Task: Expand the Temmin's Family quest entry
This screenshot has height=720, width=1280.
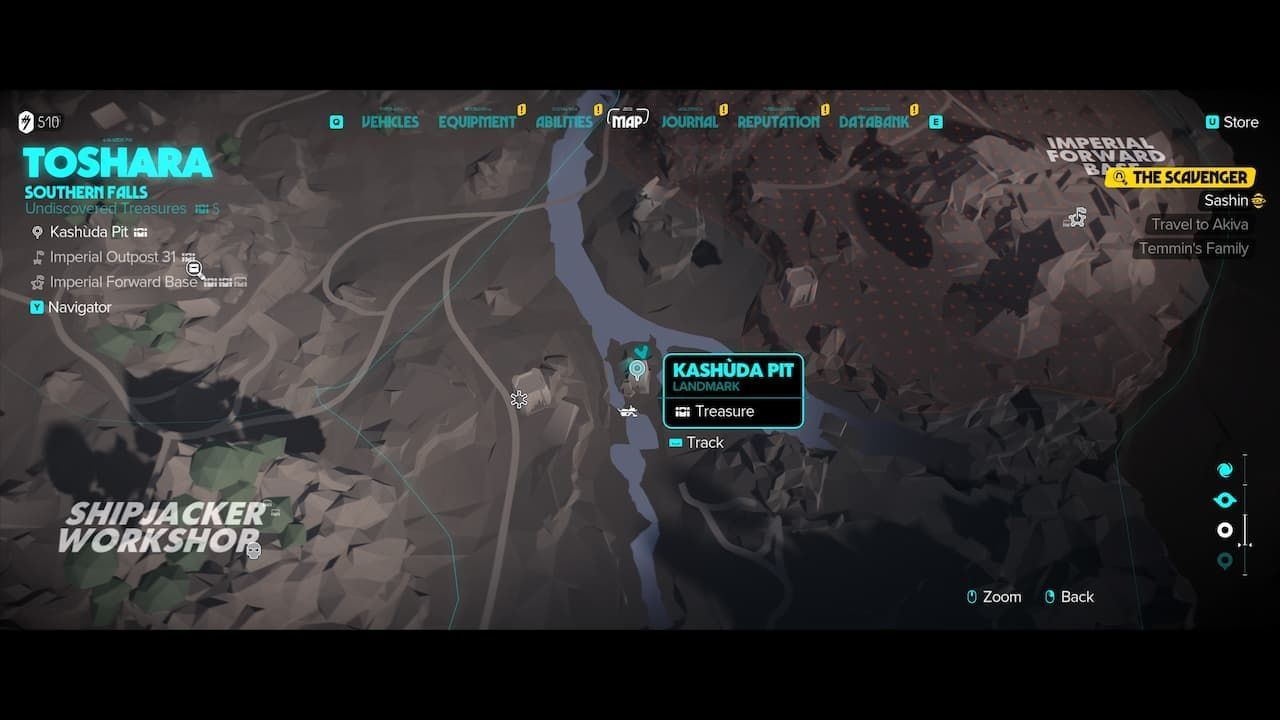Action: click(1194, 248)
